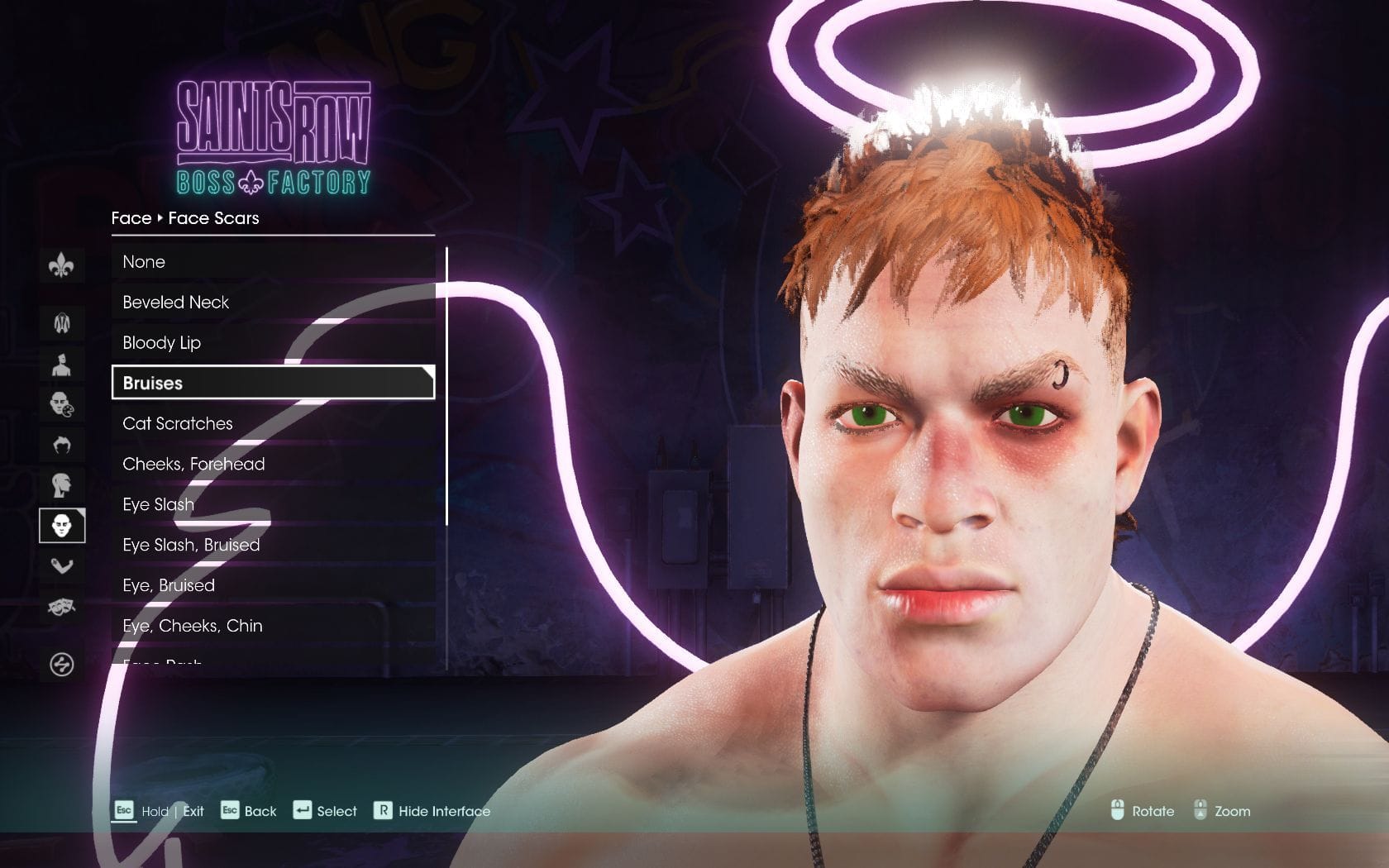Viewport: 1389px width, 868px height.
Task: Select the fleur-de-lis Saints logo icon
Action: [62, 265]
